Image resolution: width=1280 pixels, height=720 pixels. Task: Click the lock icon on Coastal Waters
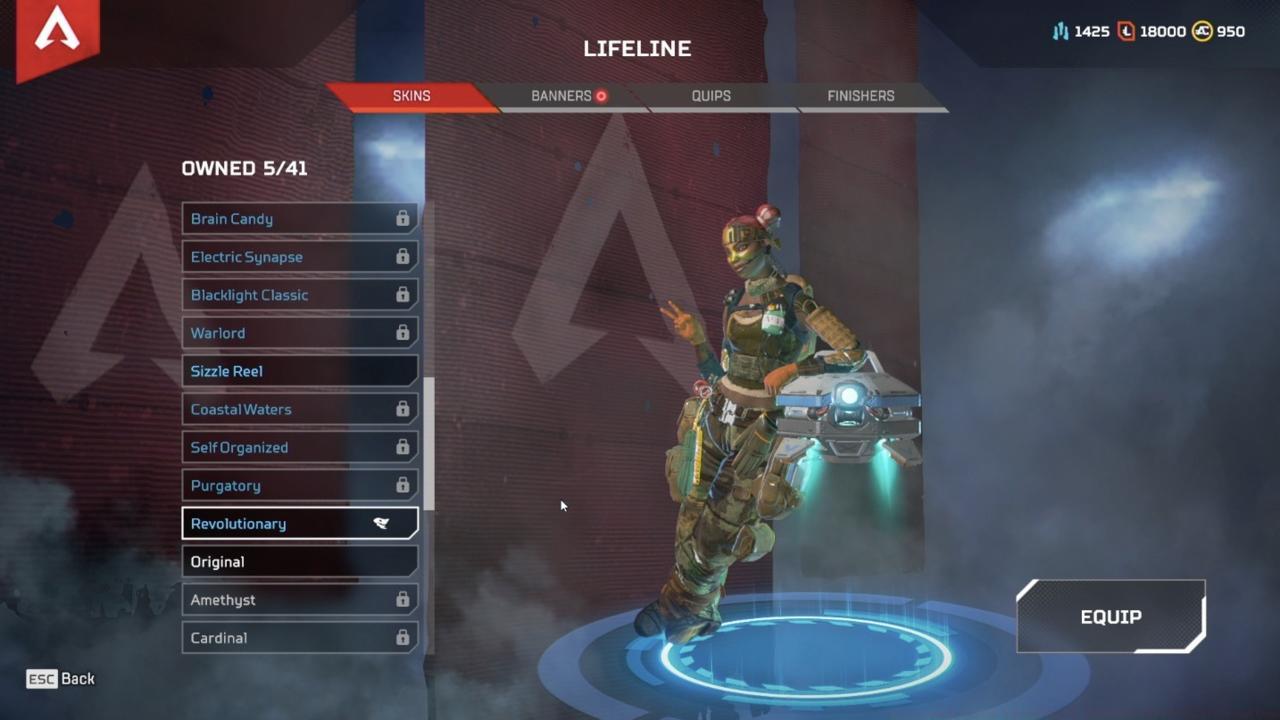pyautogui.click(x=403, y=409)
